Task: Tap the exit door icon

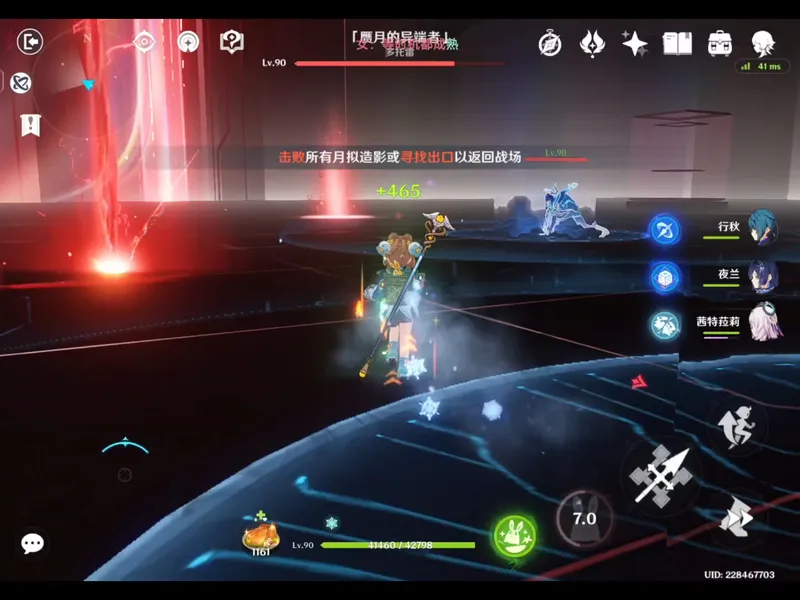Action: coord(30,42)
